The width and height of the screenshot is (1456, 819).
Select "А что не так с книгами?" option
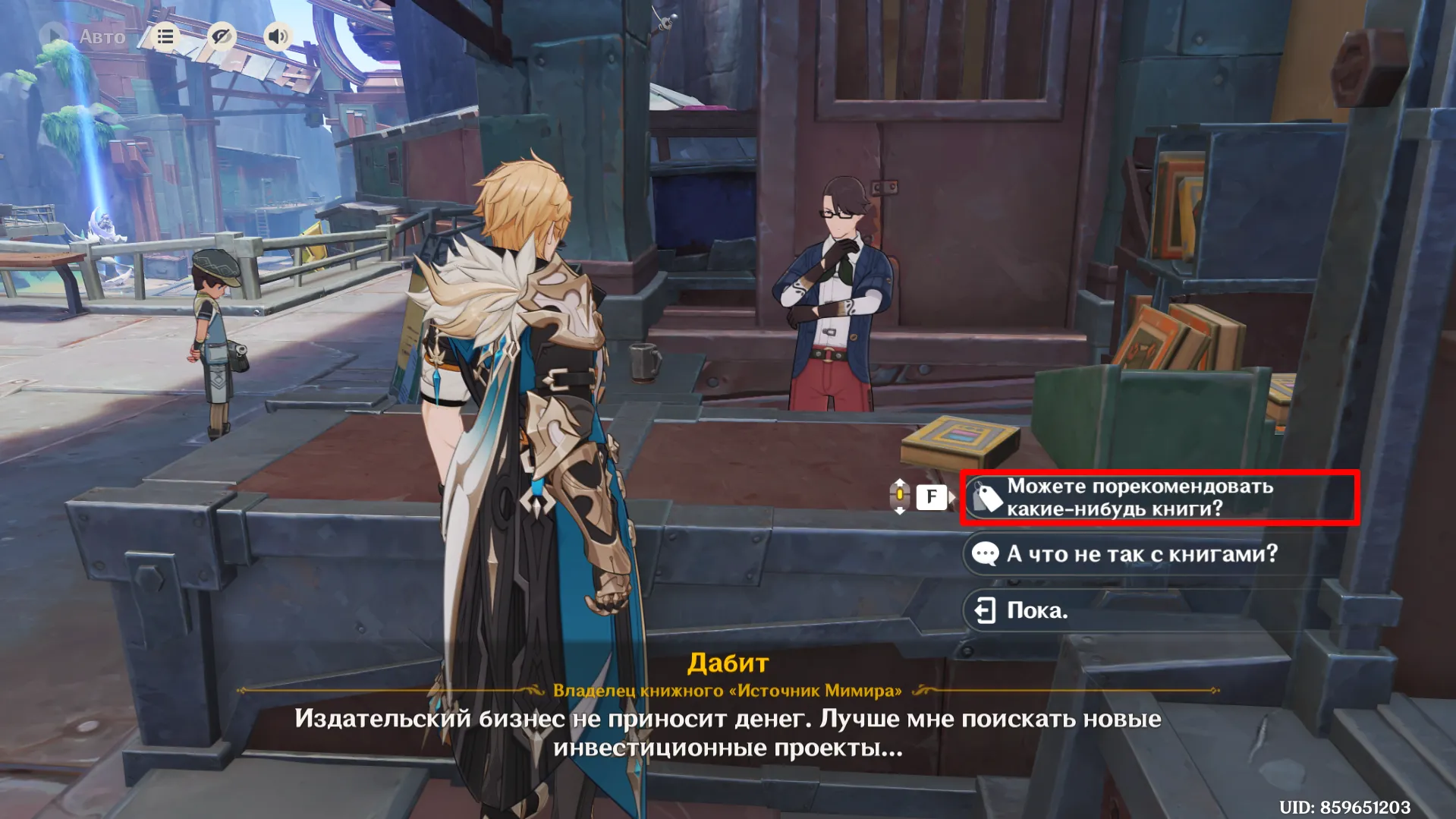(x=1140, y=554)
